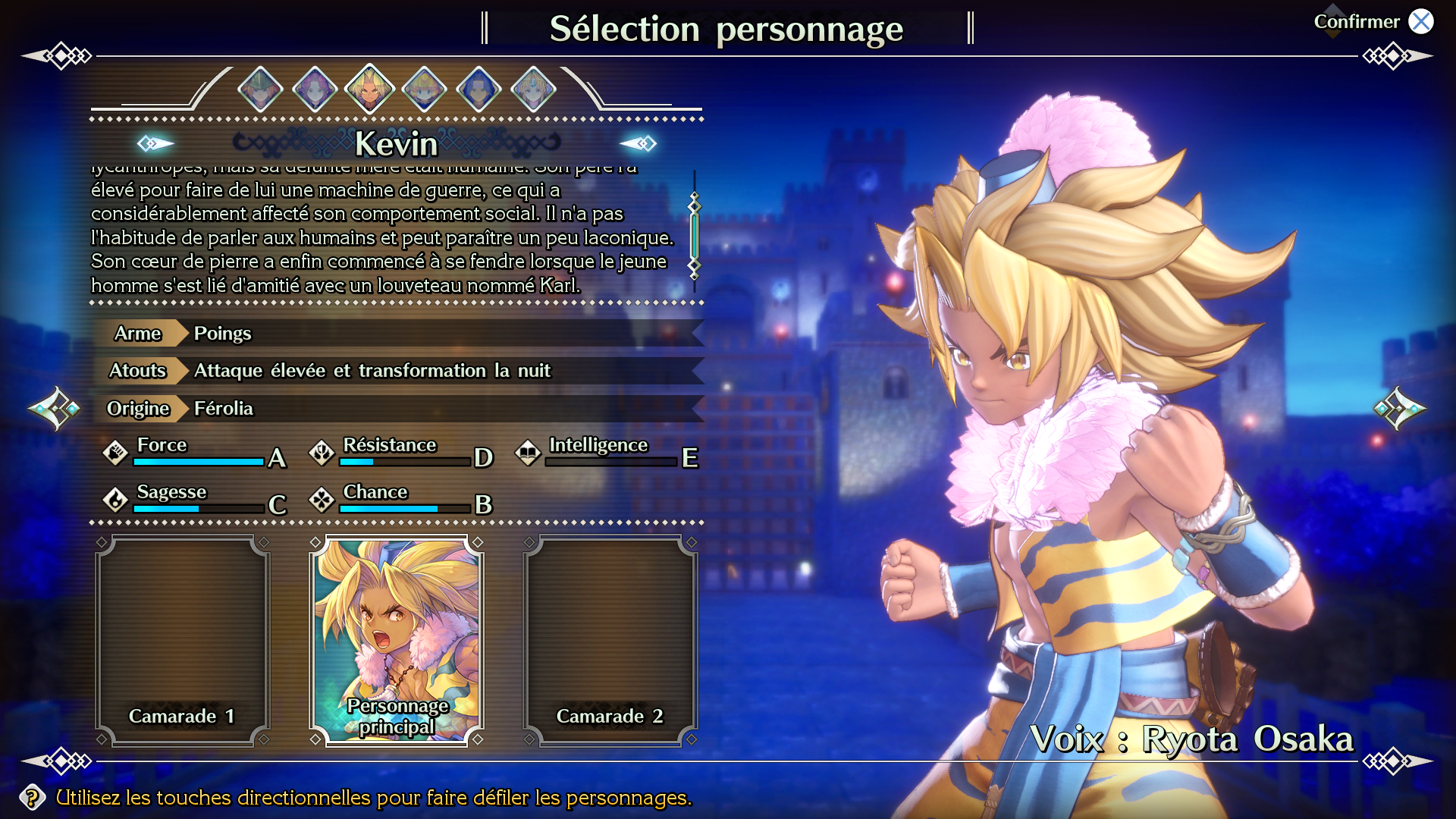Select the empty Camarade 2 slot

[610, 641]
